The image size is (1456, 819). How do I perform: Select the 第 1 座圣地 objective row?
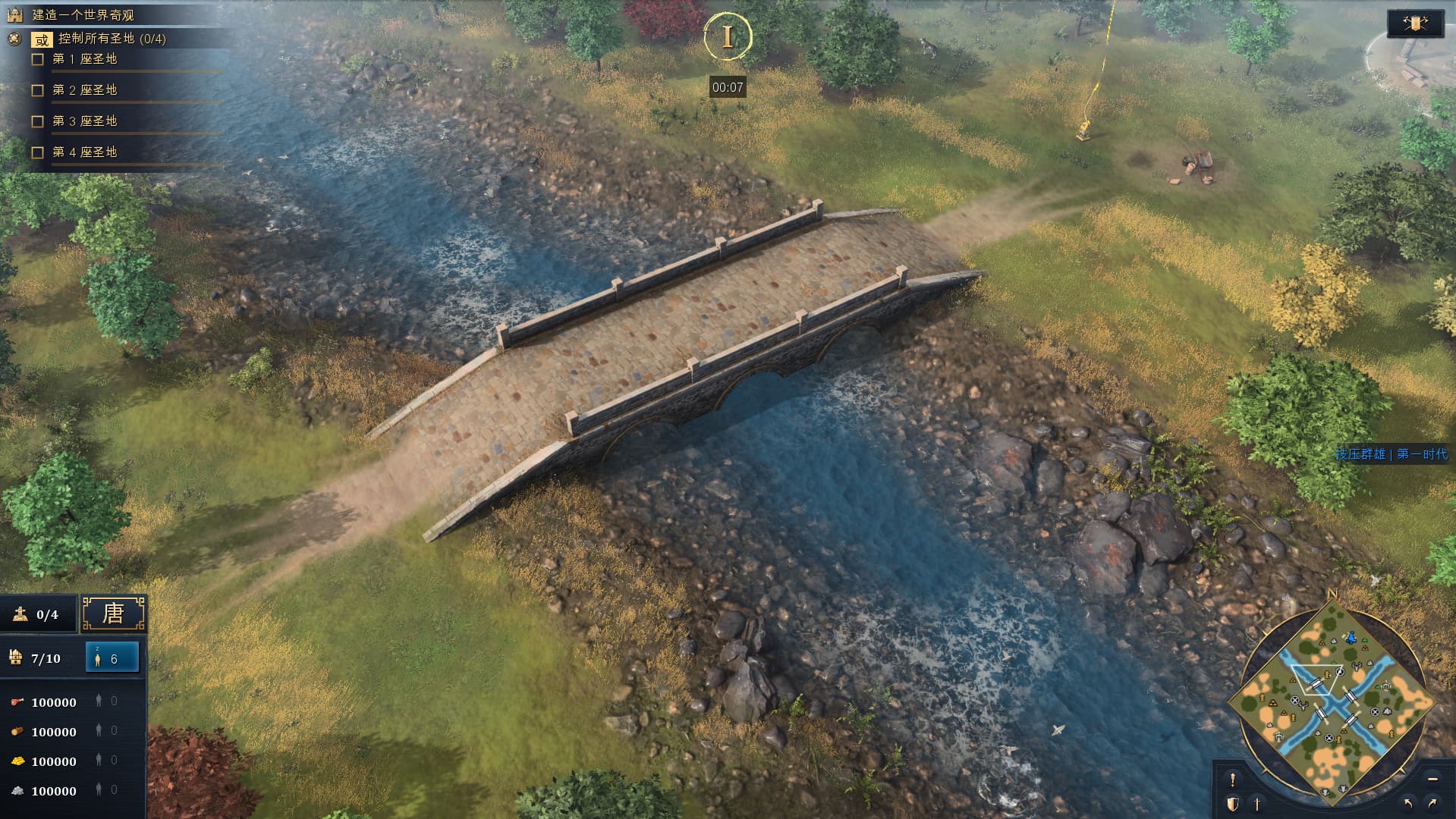[84, 59]
